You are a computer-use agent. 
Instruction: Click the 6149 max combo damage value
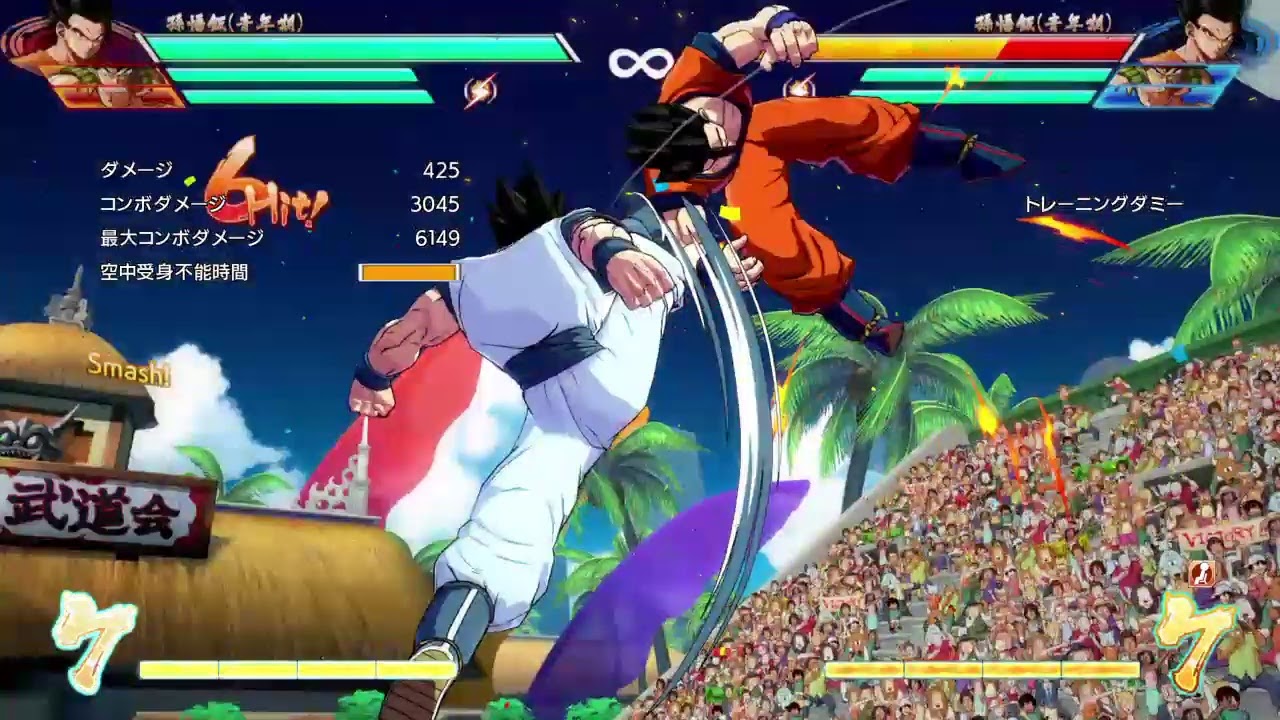440,236
